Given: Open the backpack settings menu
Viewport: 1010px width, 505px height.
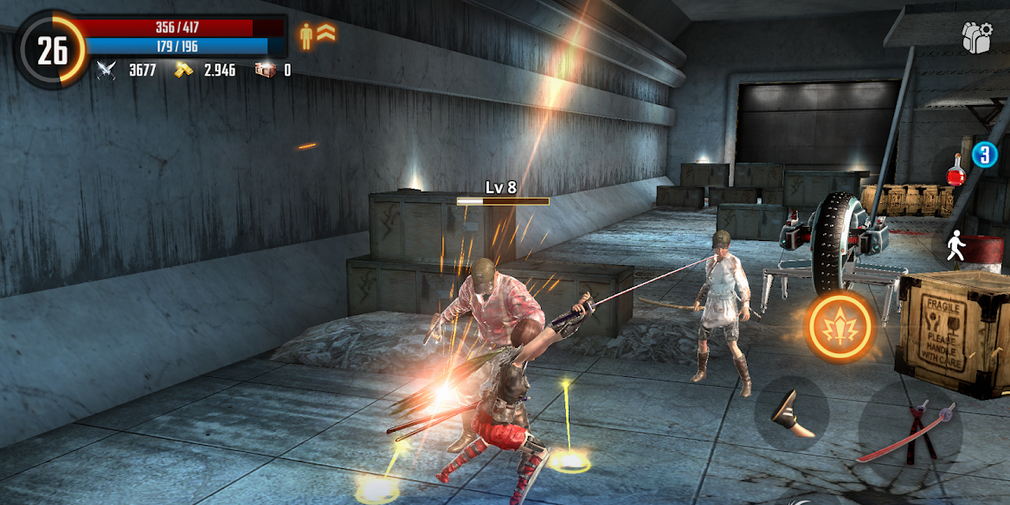Looking at the screenshot, I should [976, 37].
